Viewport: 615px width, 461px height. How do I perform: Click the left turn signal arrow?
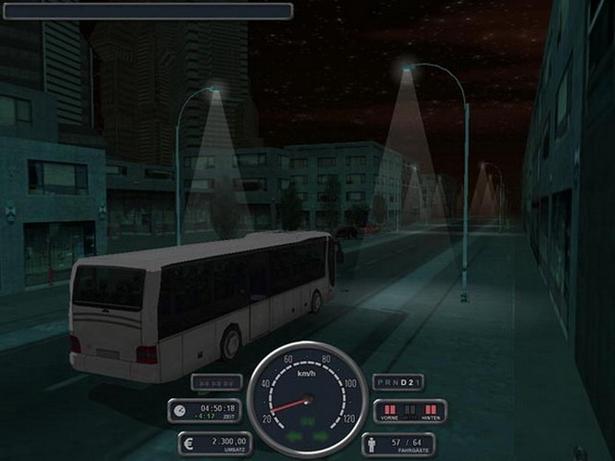click(x=295, y=435)
